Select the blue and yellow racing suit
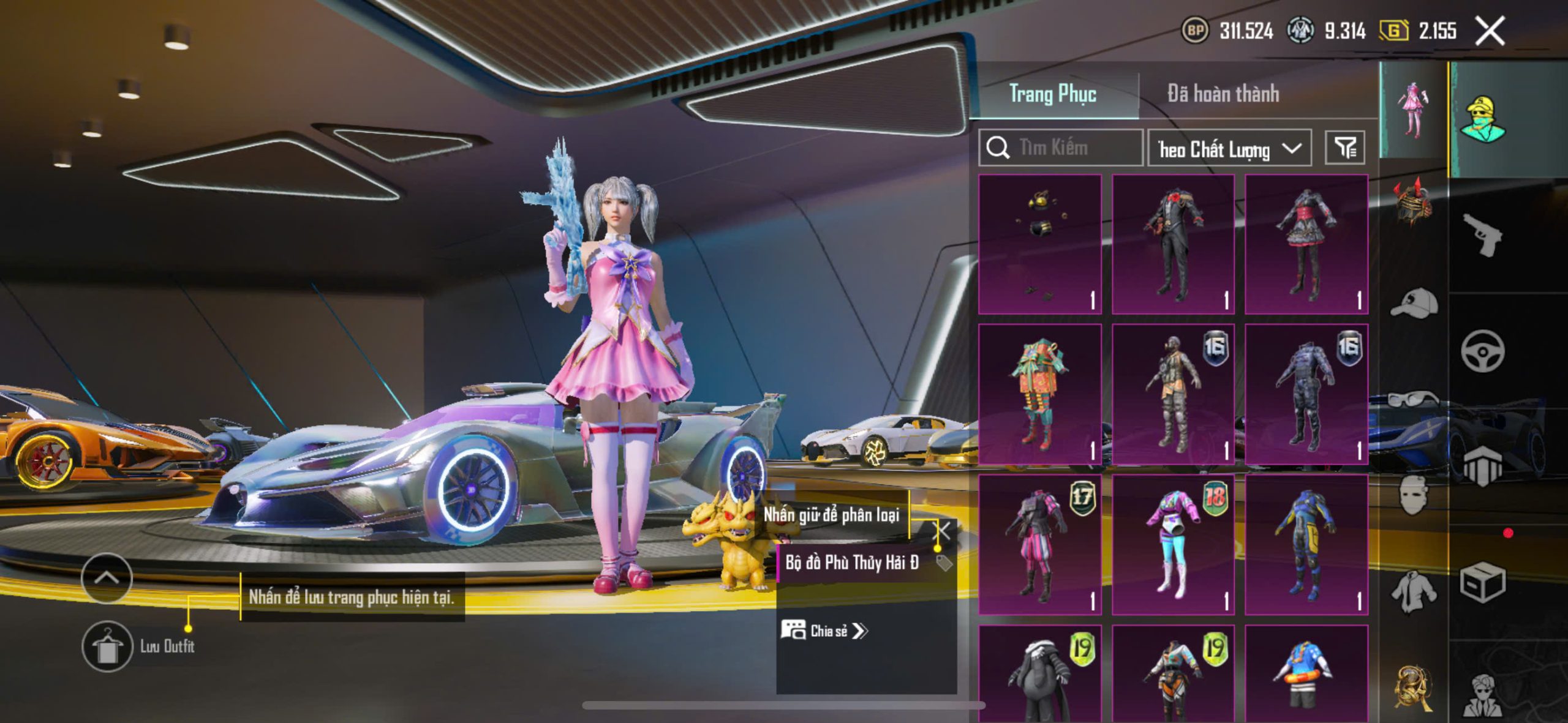 (1306, 544)
